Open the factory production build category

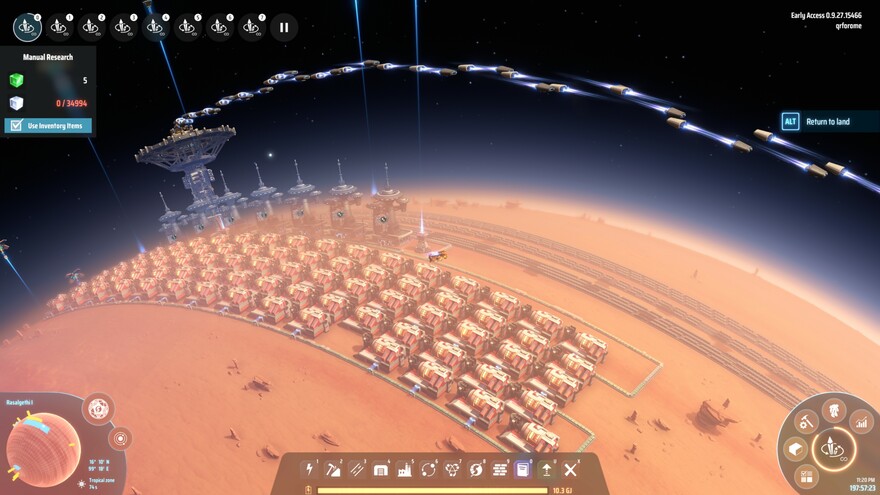405,469
